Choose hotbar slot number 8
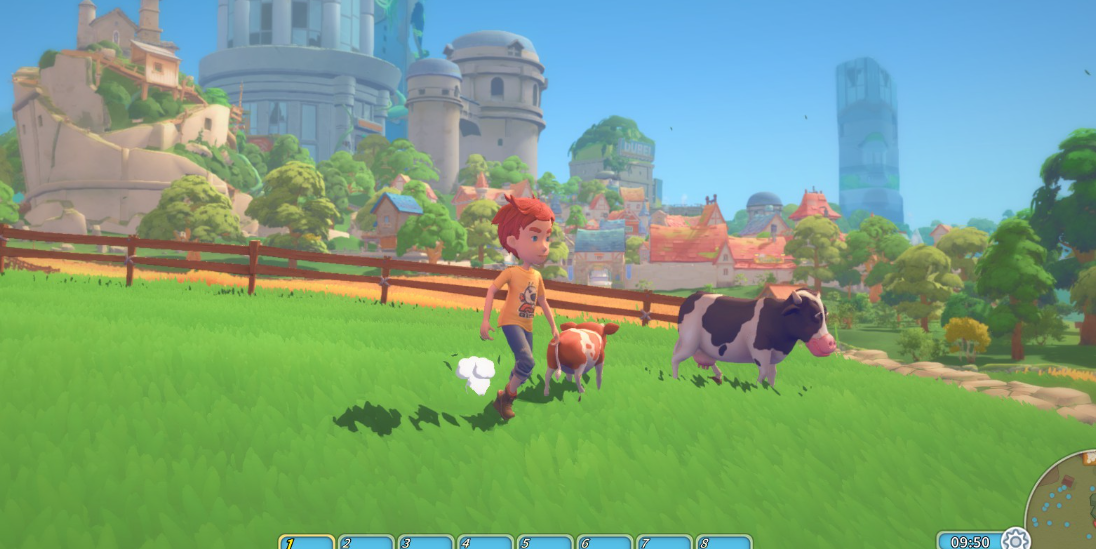The width and height of the screenshot is (1096, 549). click(x=723, y=542)
